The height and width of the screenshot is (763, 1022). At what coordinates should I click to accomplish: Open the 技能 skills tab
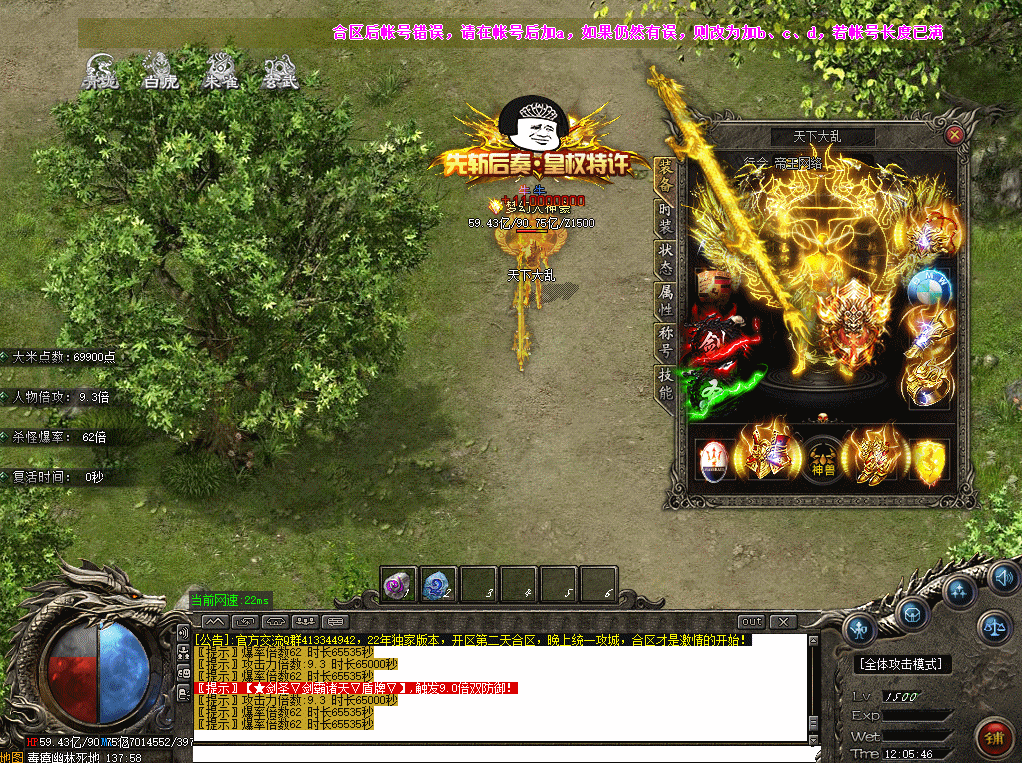tap(665, 383)
